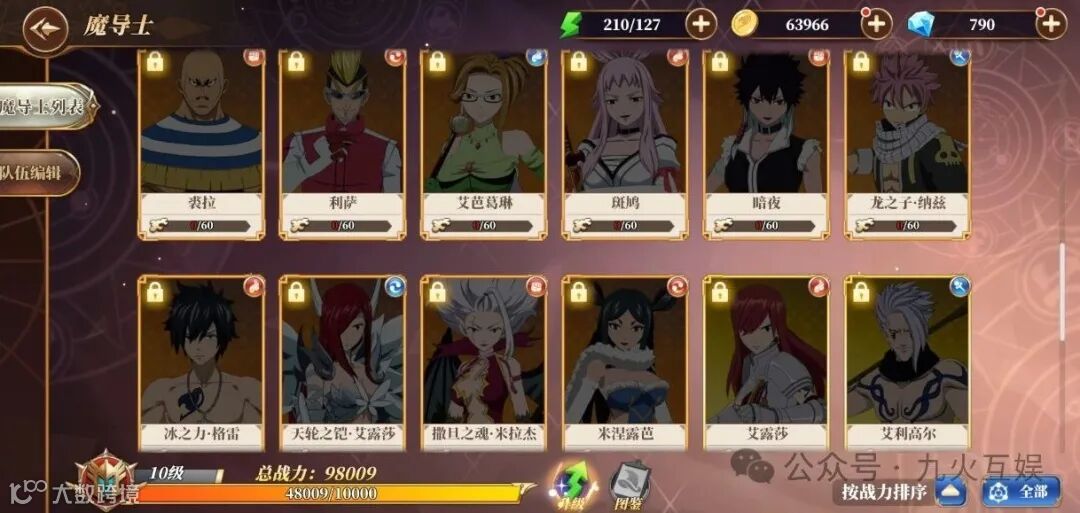1080x513 pixels.
Task: Open the 天轮之铠·艾露莎 card
Action: point(342,365)
